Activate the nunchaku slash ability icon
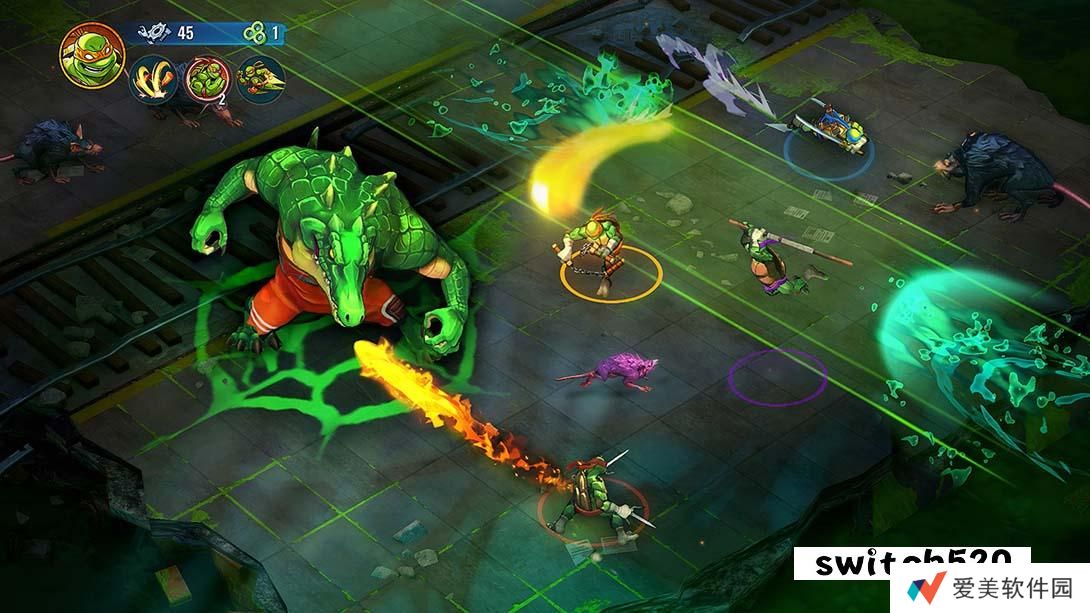This screenshot has width=1090, height=613. point(153,81)
